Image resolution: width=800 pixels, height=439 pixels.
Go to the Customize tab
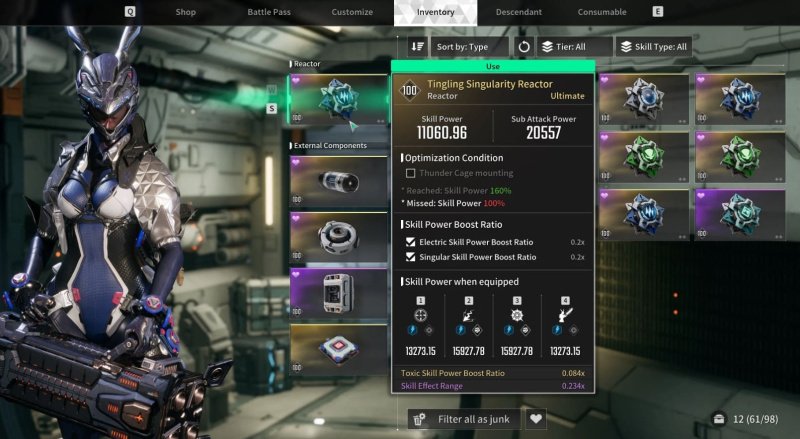click(352, 12)
